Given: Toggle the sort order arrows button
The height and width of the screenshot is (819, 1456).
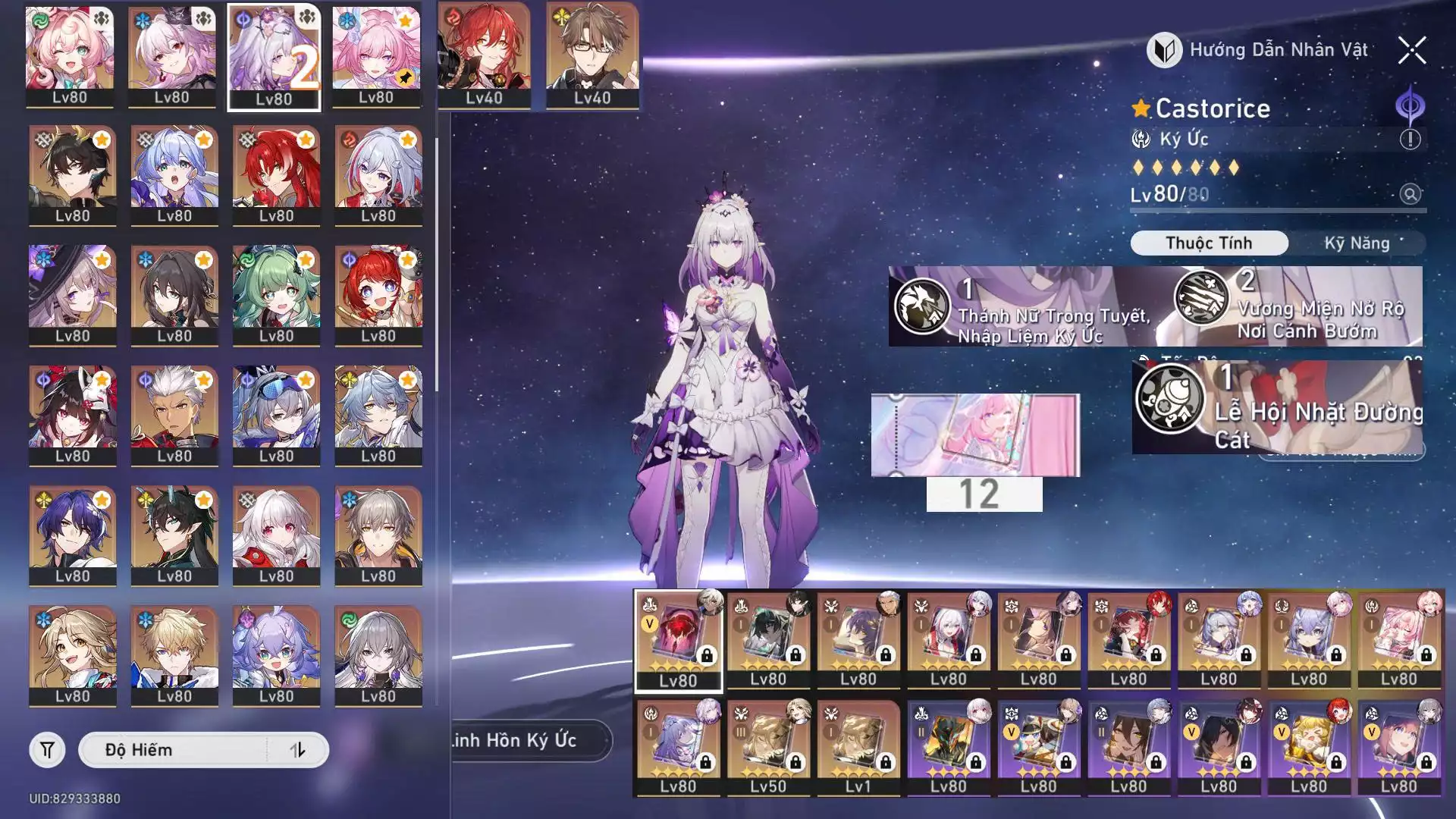Looking at the screenshot, I should (298, 750).
